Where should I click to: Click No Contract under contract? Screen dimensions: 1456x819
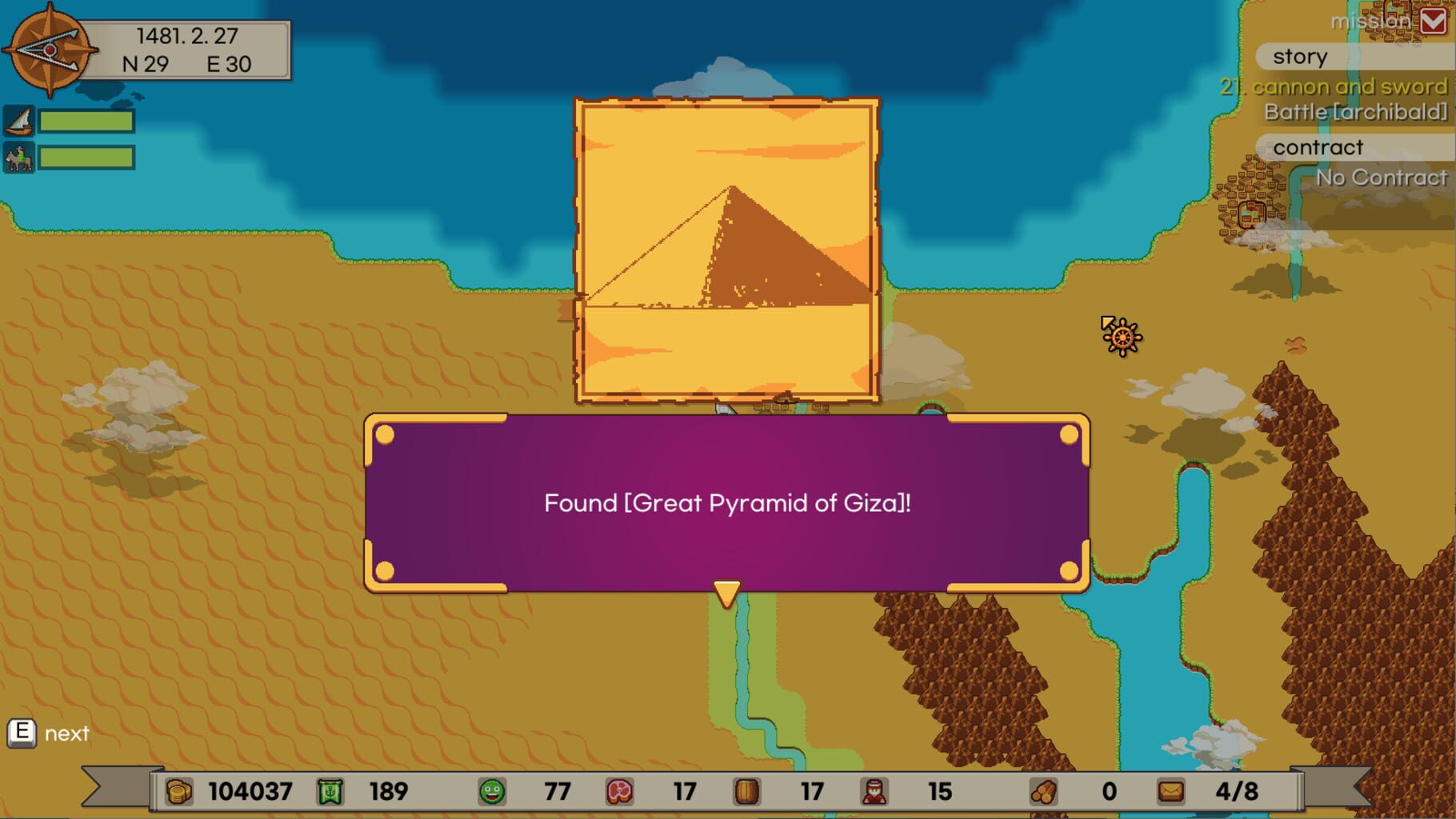pos(1382,177)
